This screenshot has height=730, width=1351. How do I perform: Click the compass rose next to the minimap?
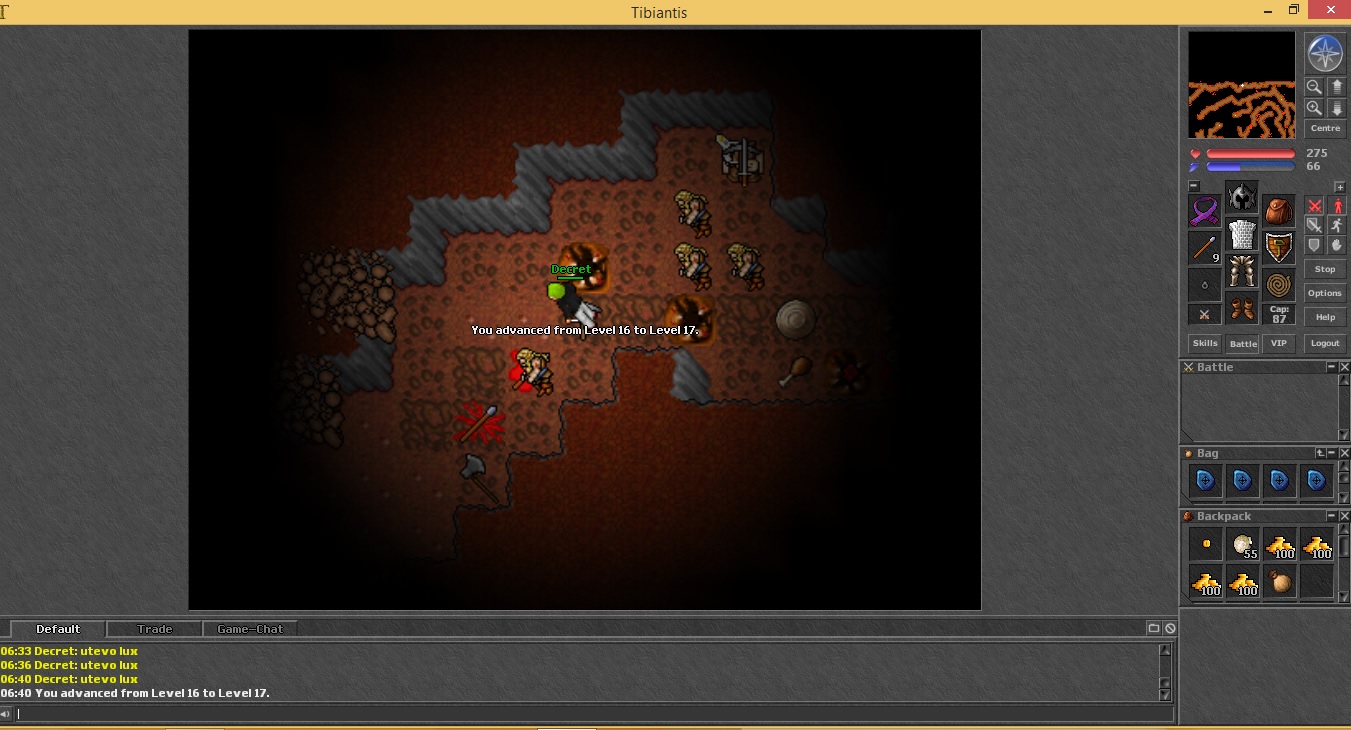click(1325, 53)
